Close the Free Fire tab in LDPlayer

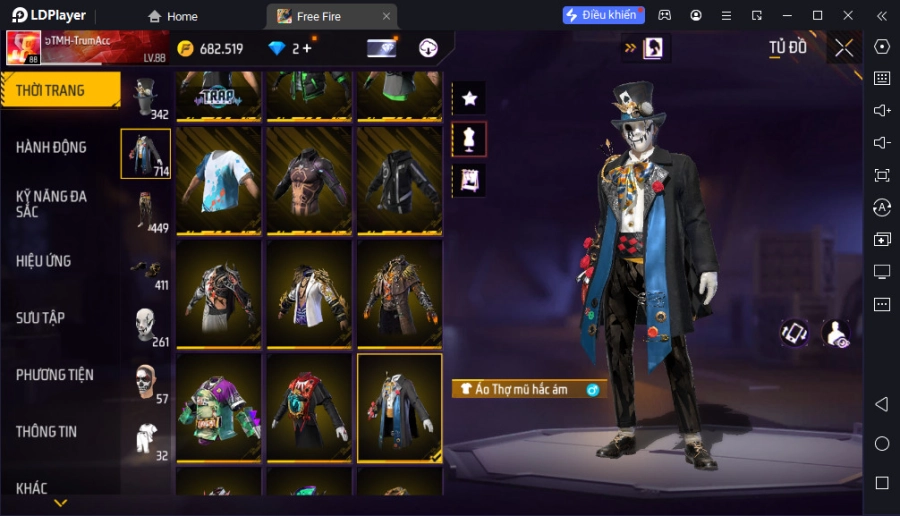[387, 16]
